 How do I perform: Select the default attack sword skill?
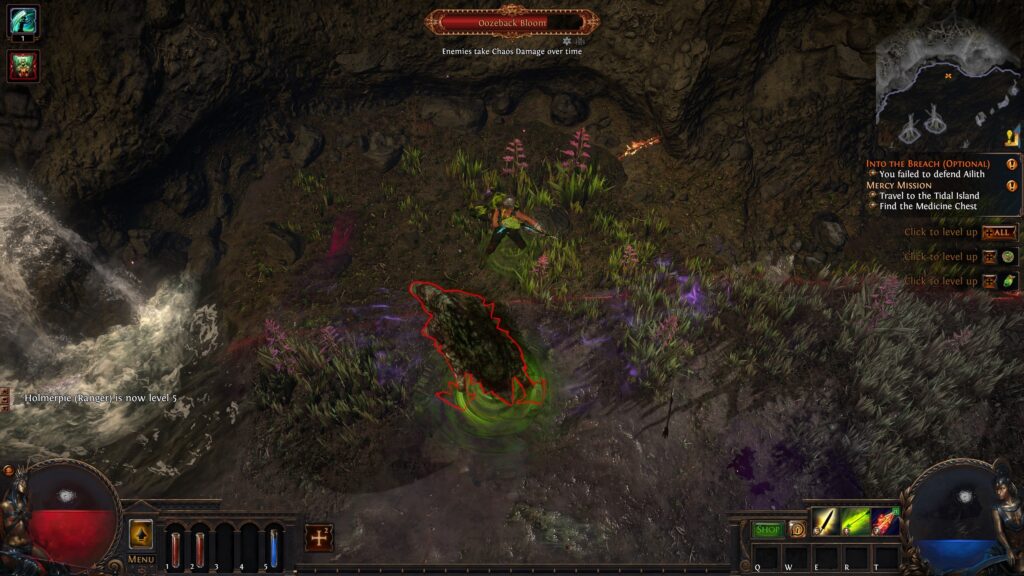(825, 522)
